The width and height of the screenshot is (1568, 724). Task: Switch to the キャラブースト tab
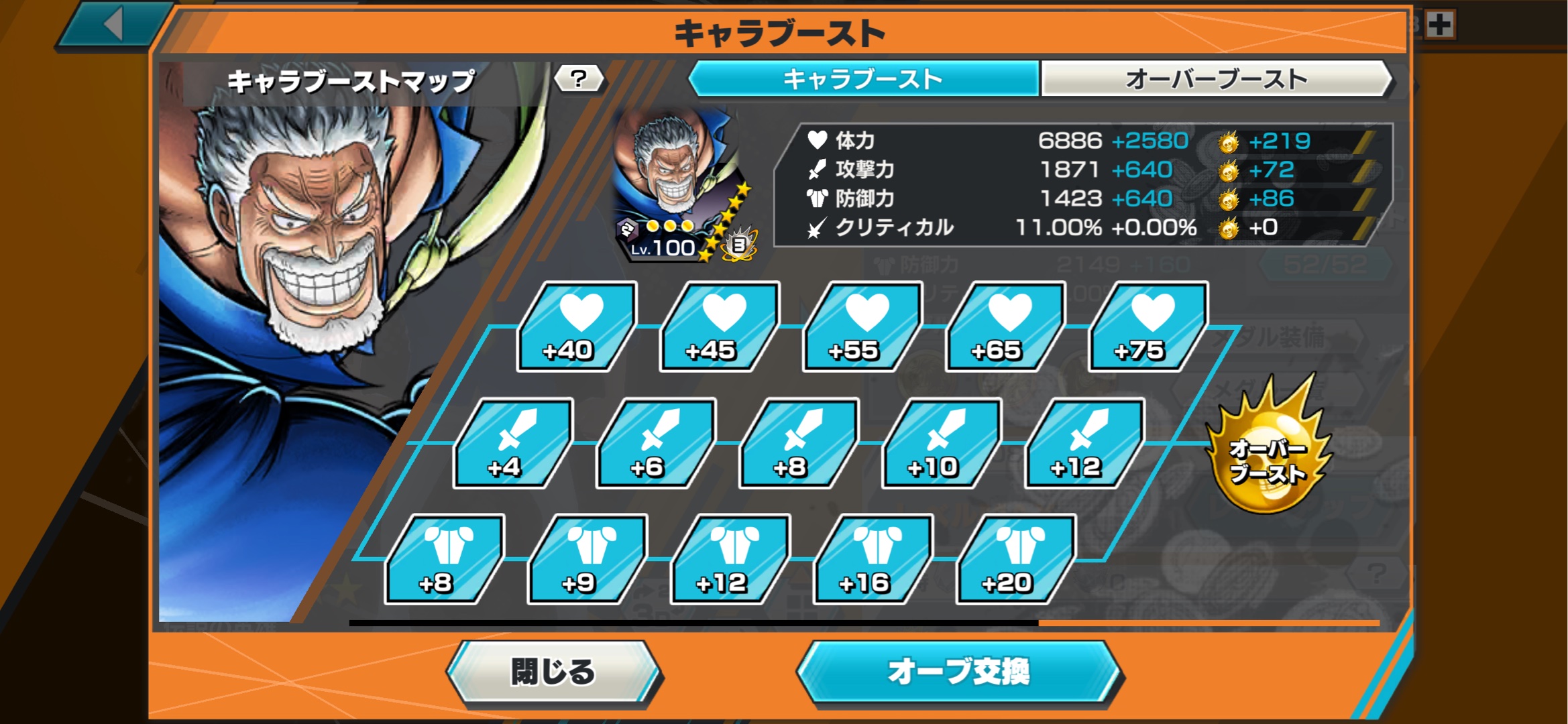point(863,79)
